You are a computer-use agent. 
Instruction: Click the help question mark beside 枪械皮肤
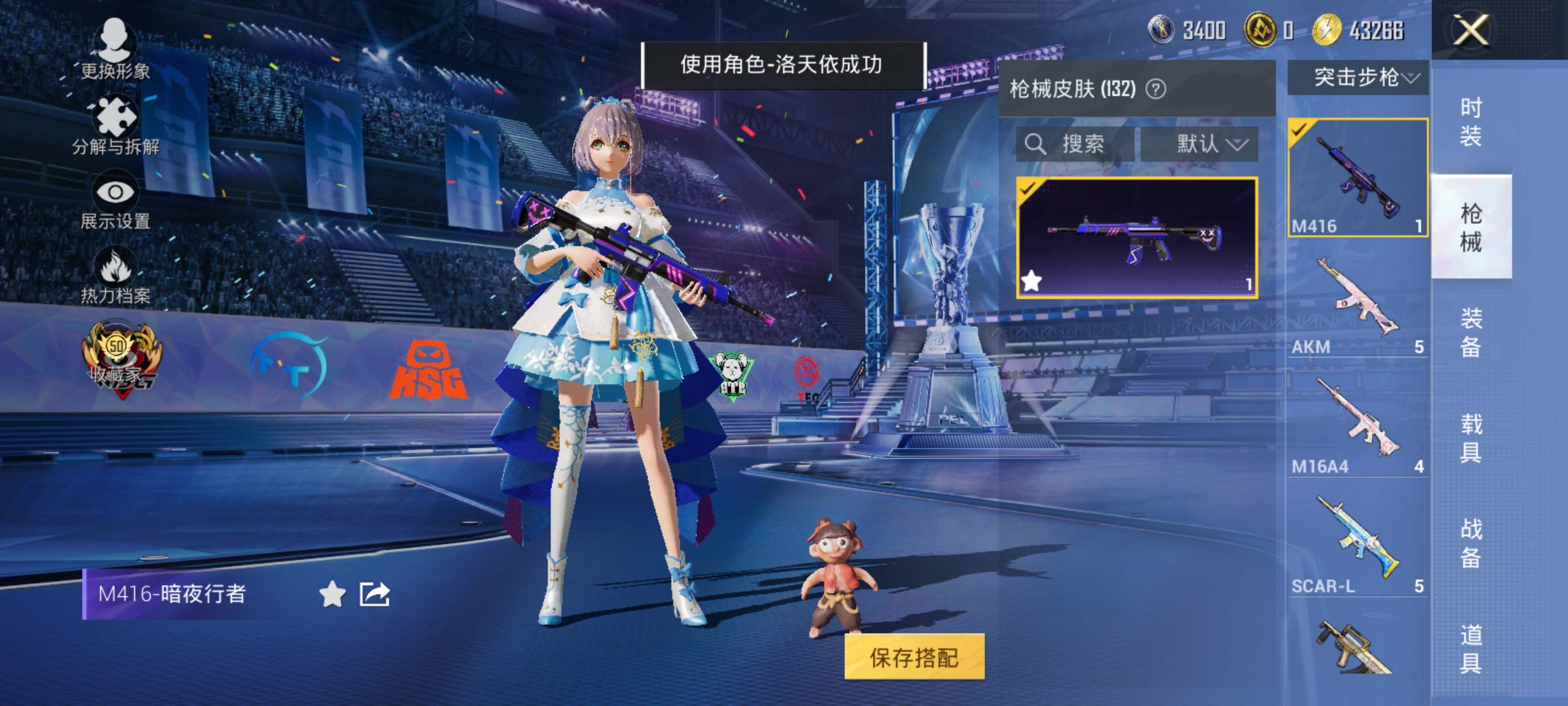click(1156, 88)
